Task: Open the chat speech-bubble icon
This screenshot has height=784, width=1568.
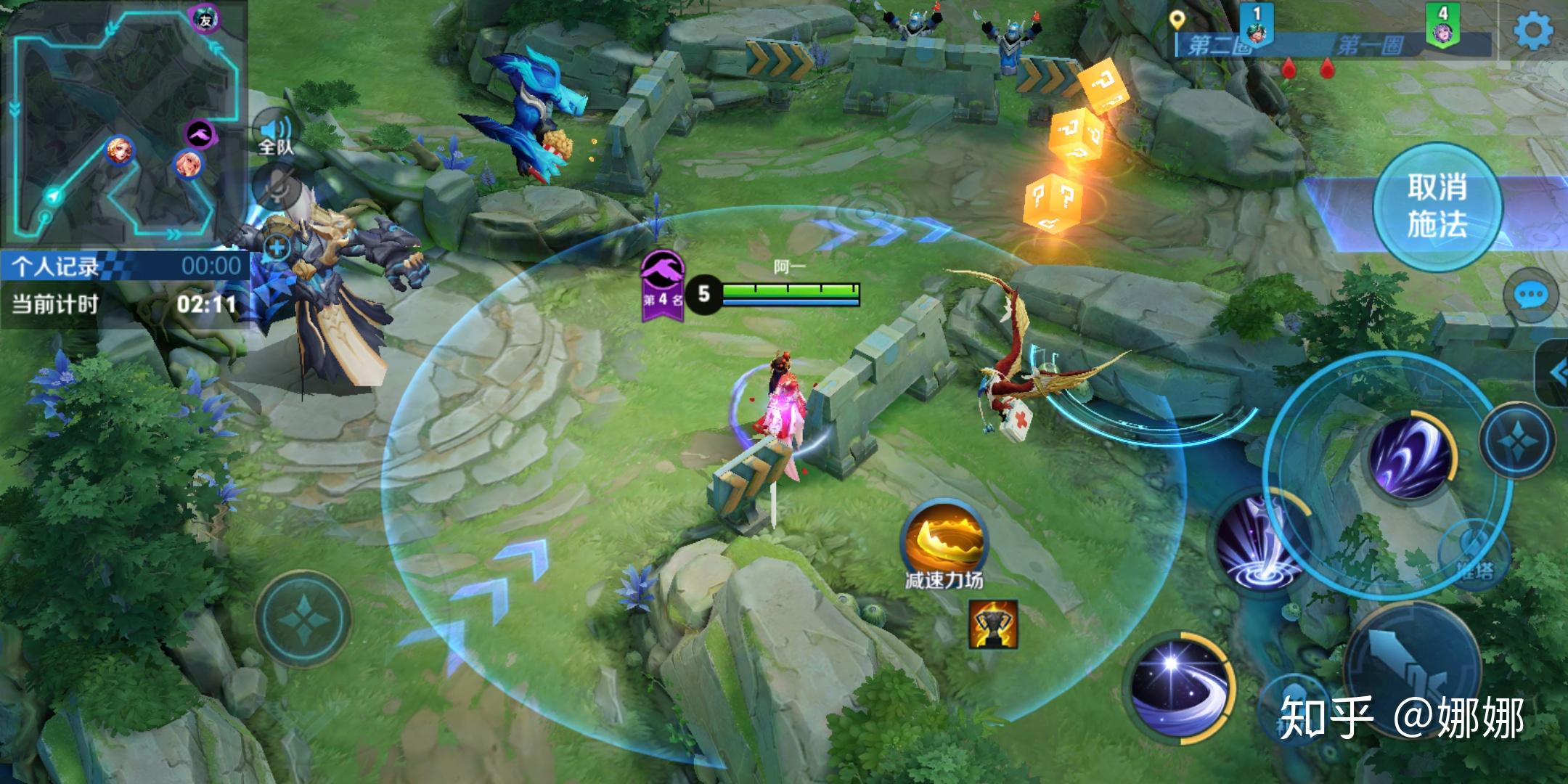Action: [1532, 295]
